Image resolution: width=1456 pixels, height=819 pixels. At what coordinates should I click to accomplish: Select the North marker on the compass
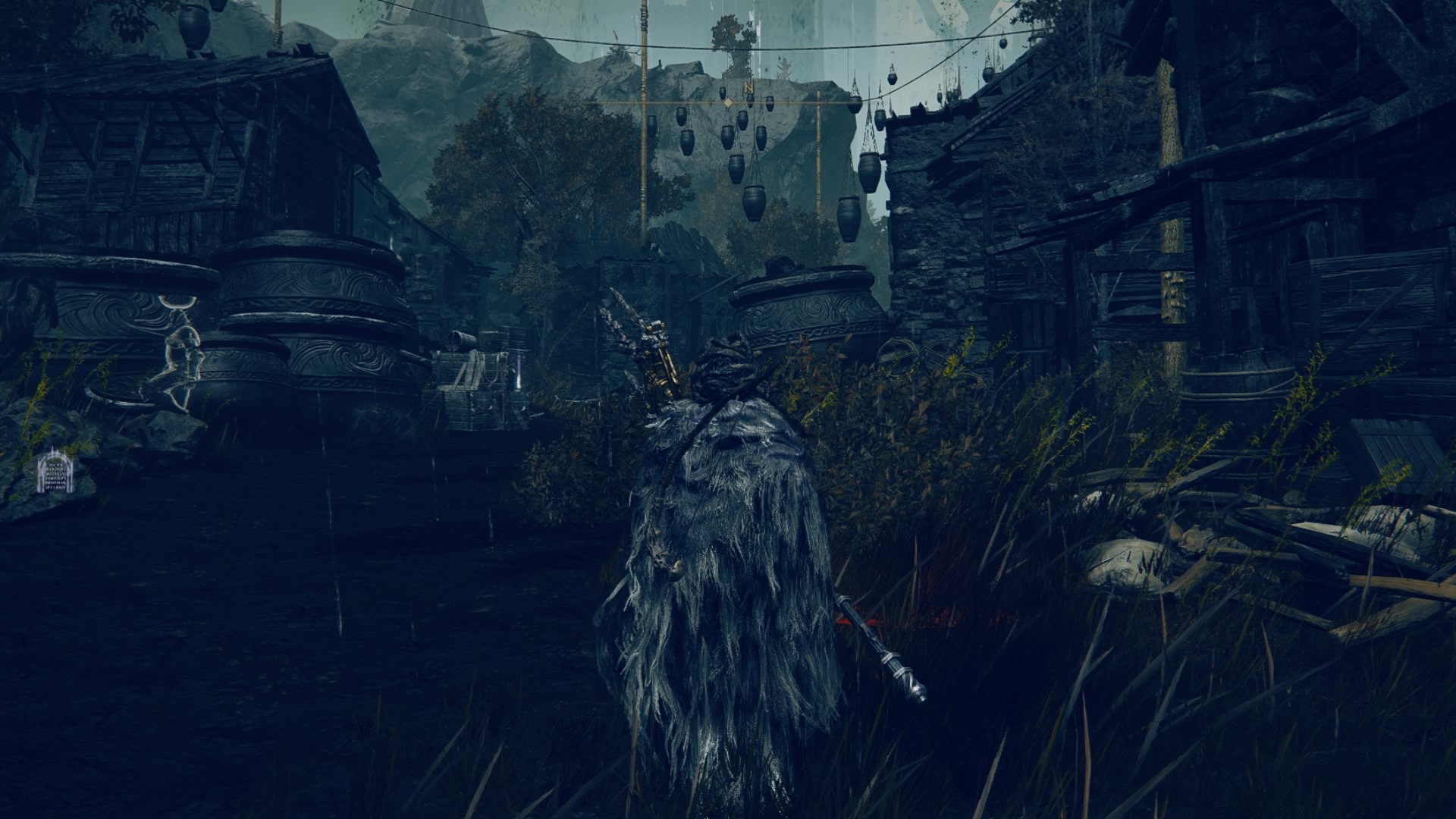[749, 88]
